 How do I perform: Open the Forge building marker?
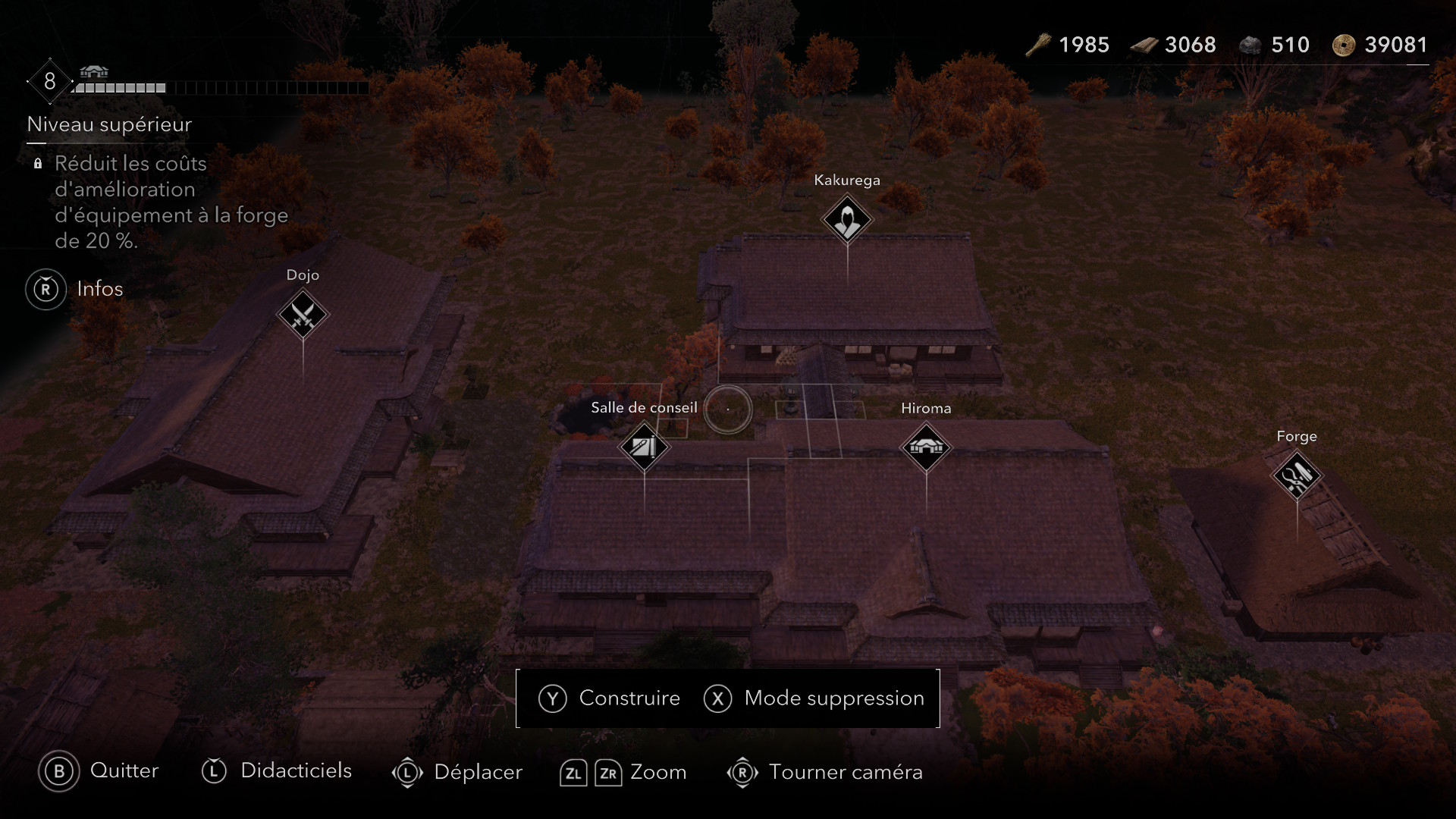[x=1297, y=476]
